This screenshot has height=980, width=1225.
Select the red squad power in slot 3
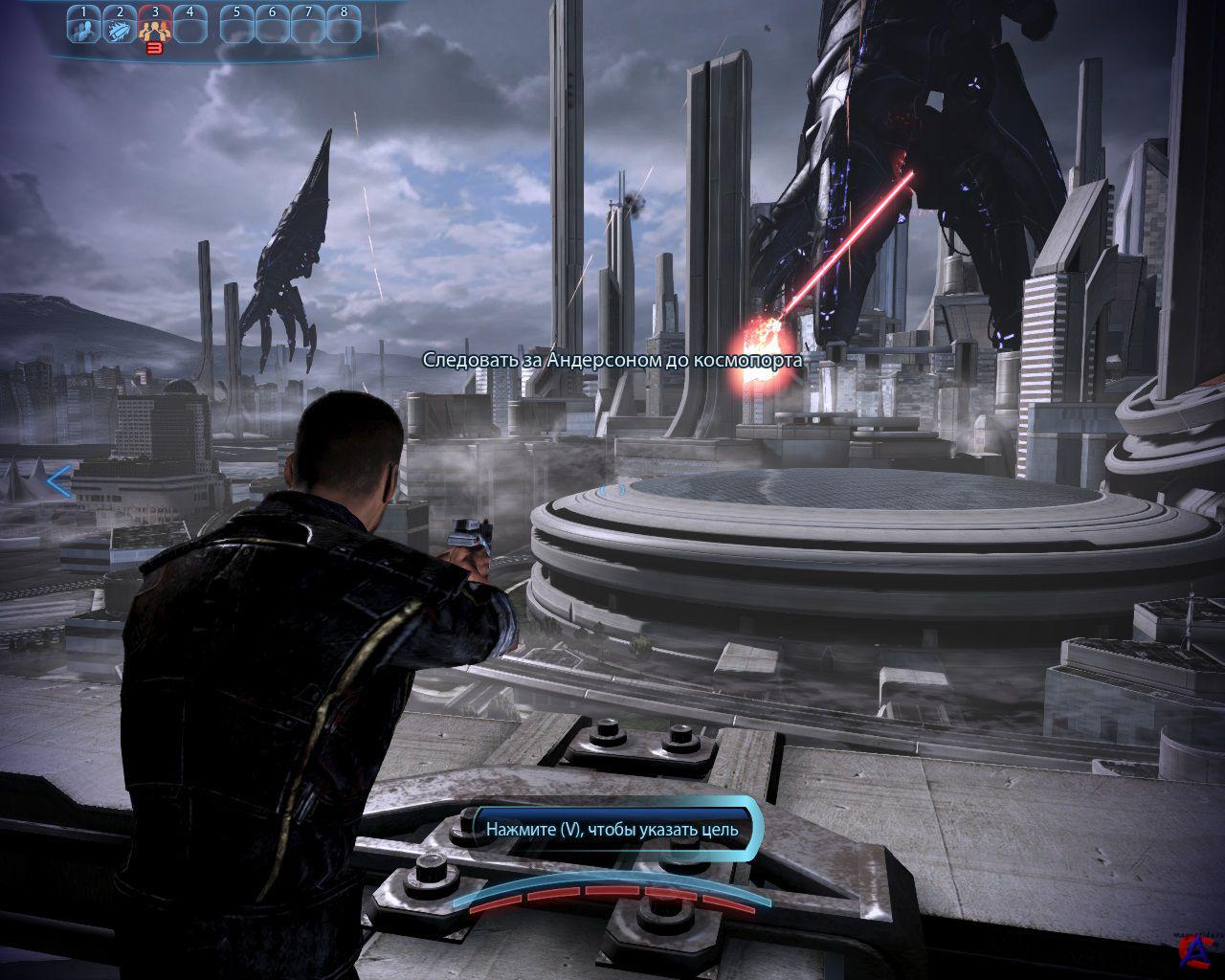[155, 26]
